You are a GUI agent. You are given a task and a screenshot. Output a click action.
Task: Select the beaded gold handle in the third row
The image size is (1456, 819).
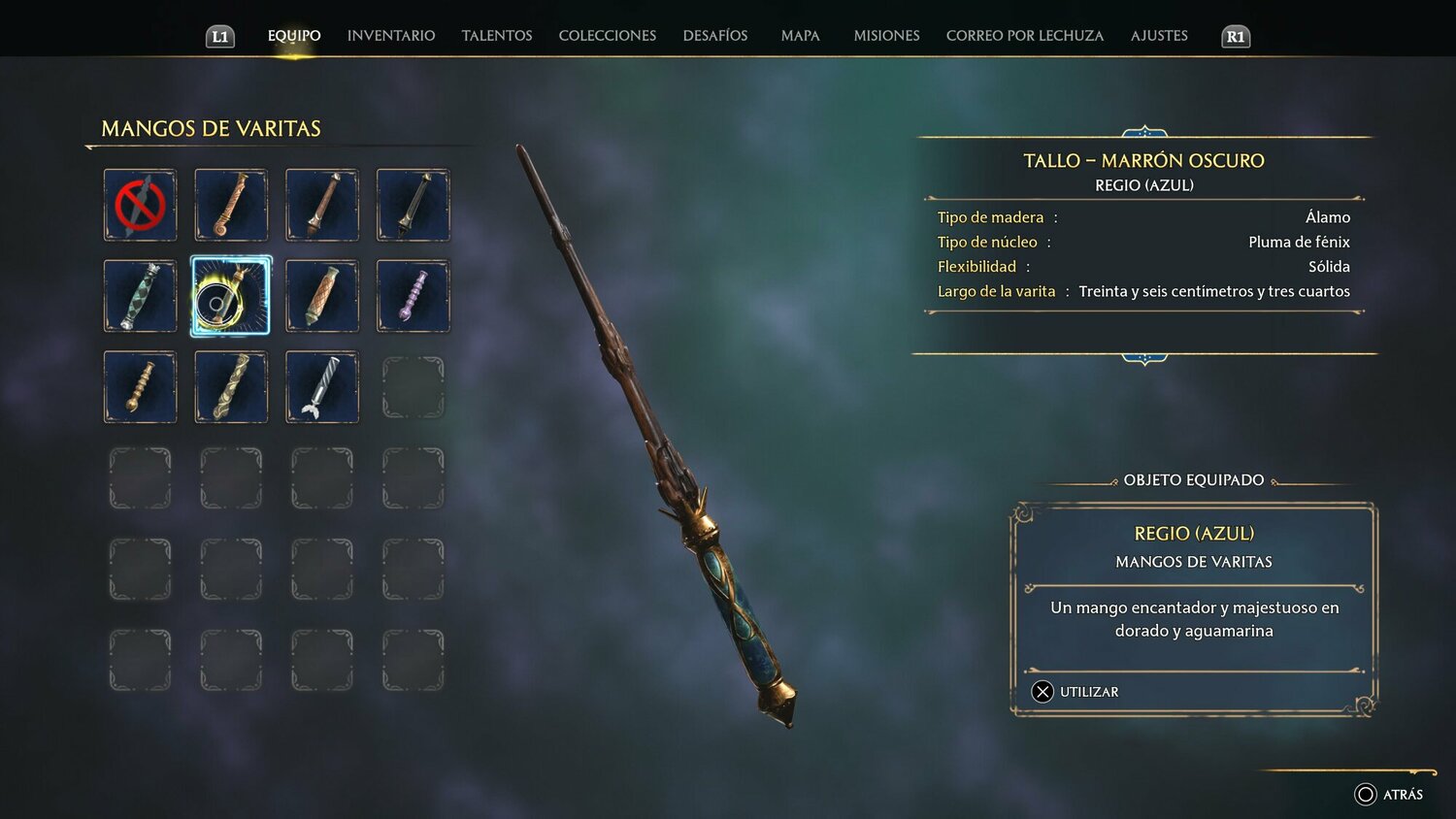pyautogui.click(x=140, y=387)
